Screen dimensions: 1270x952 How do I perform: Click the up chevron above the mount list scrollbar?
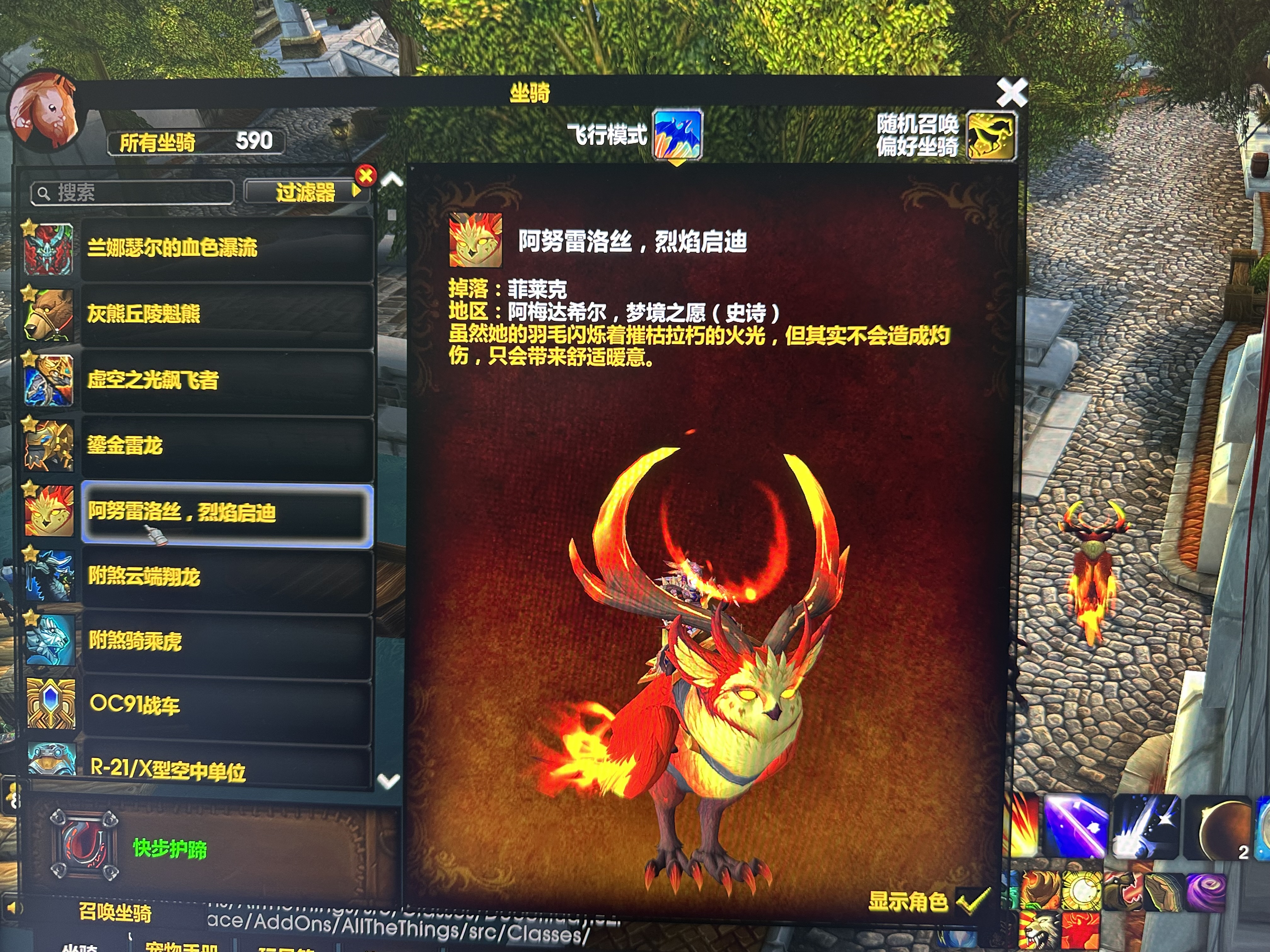click(392, 180)
